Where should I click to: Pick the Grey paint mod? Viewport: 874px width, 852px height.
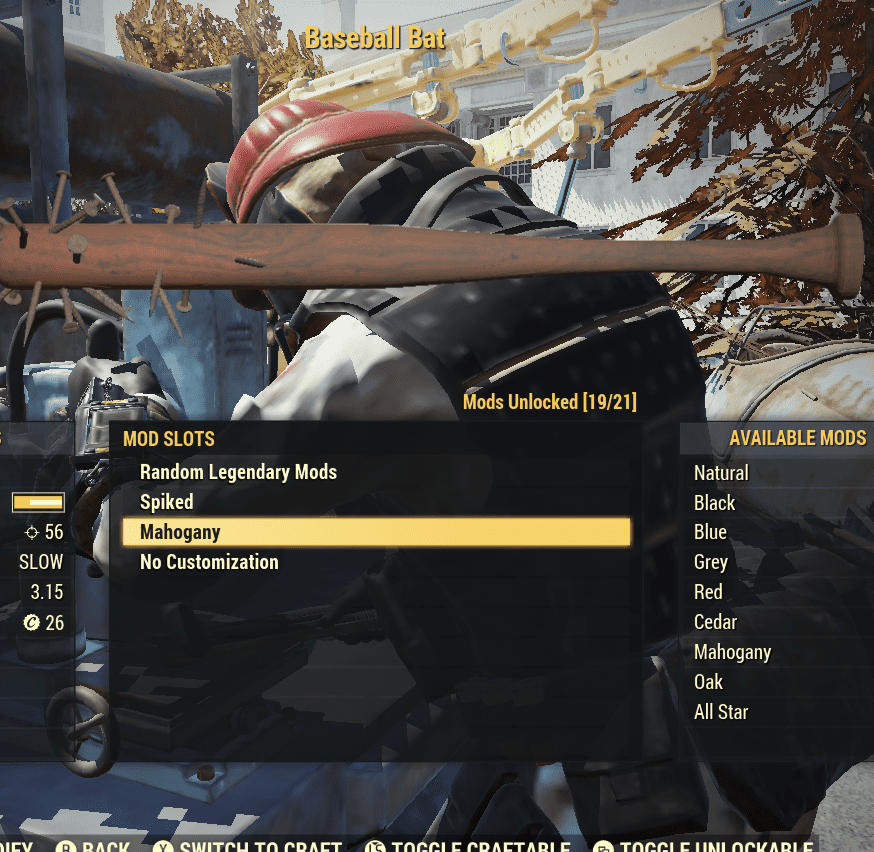[711, 562]
